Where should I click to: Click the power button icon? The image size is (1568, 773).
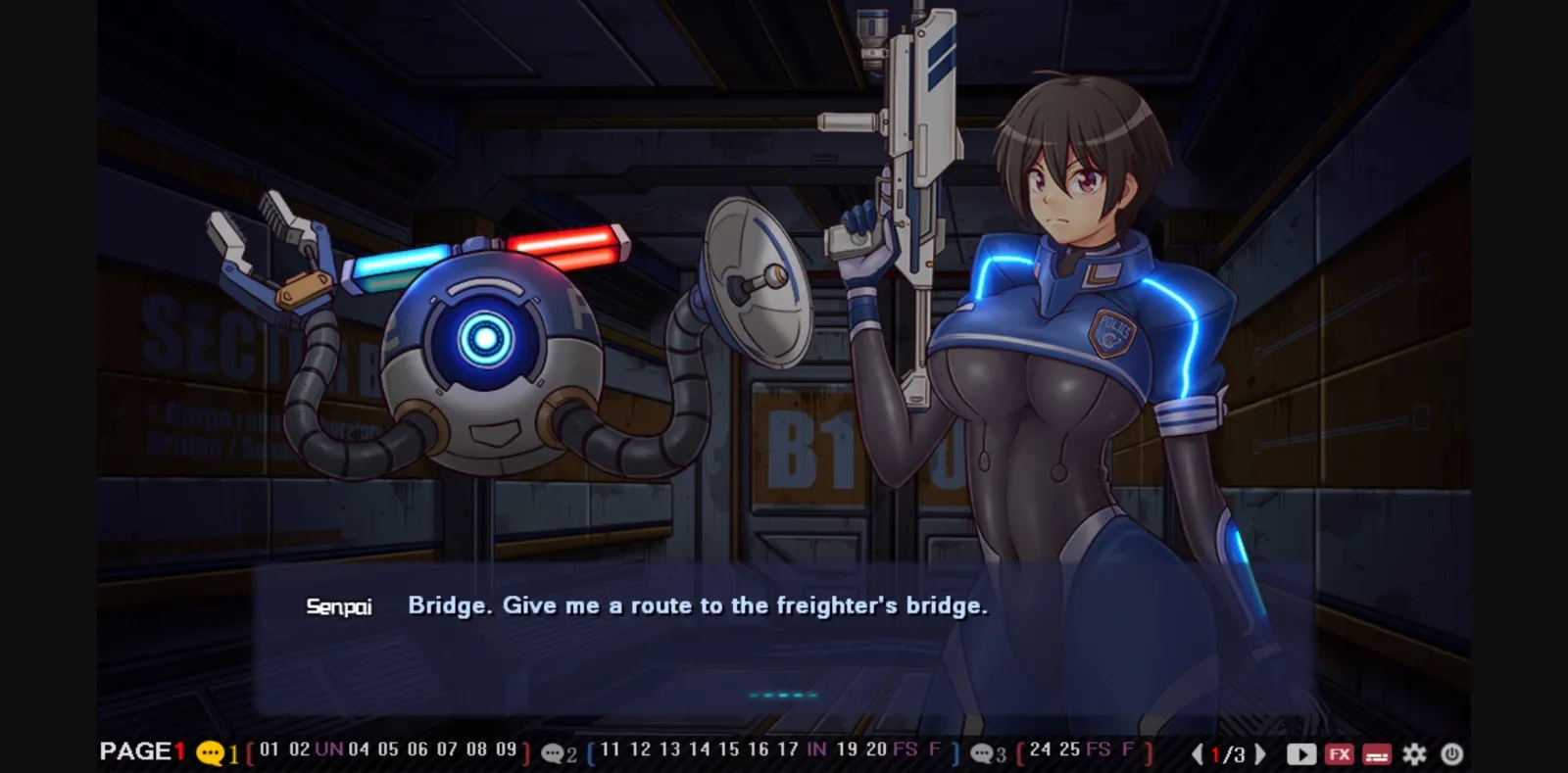coord(1452,754)
